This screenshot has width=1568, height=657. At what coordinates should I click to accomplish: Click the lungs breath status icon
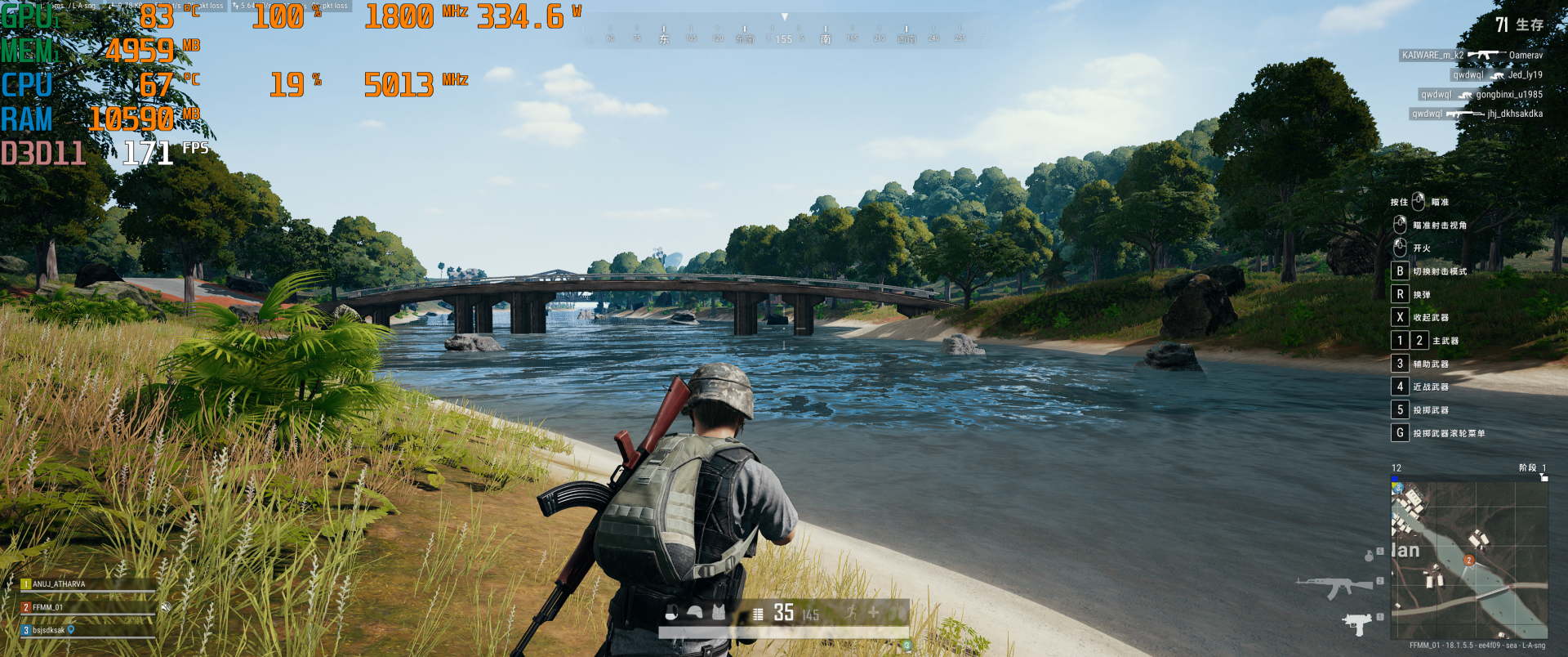pos(898,612)
